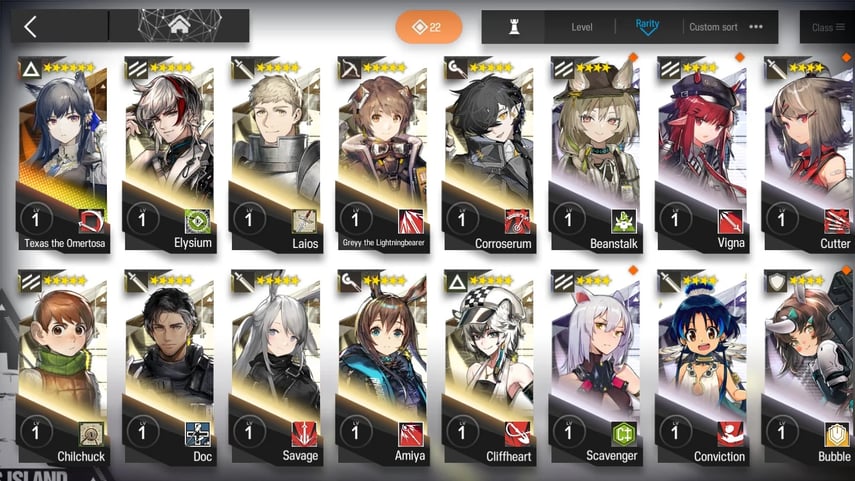The height and width of the screenshot is (481, 855).
Task: Select the Chilchuck operator card
Action: click(65, 365)
